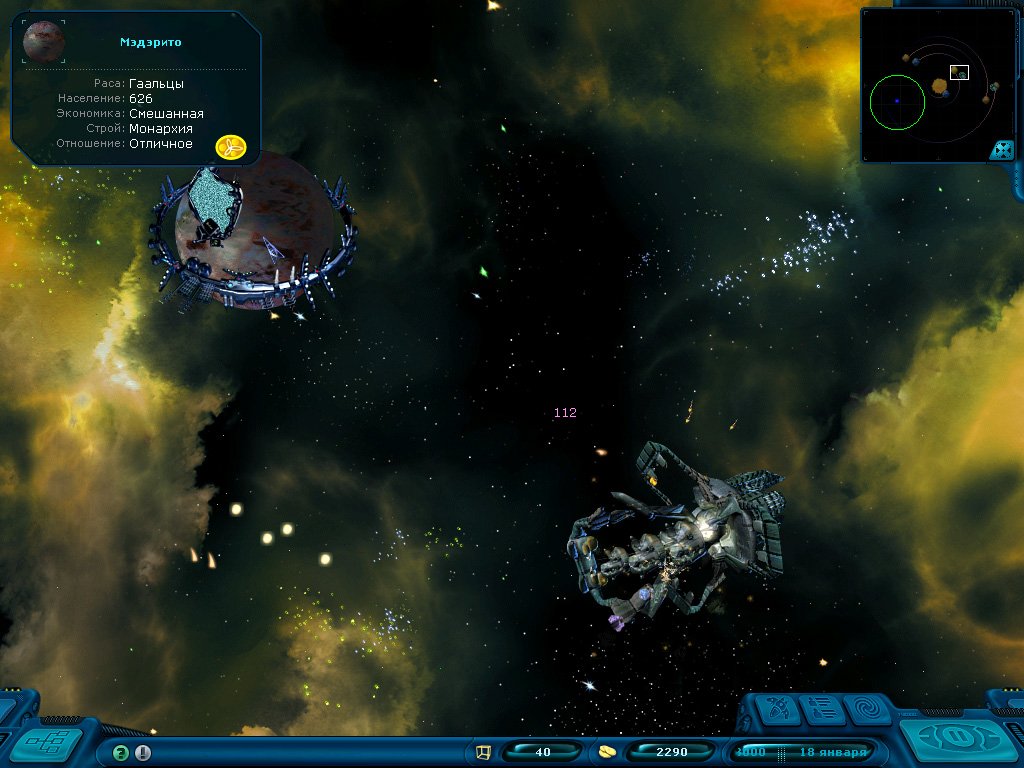Click the gold coins credits icon
1024x768 pixels.
(x=606, y=752)
